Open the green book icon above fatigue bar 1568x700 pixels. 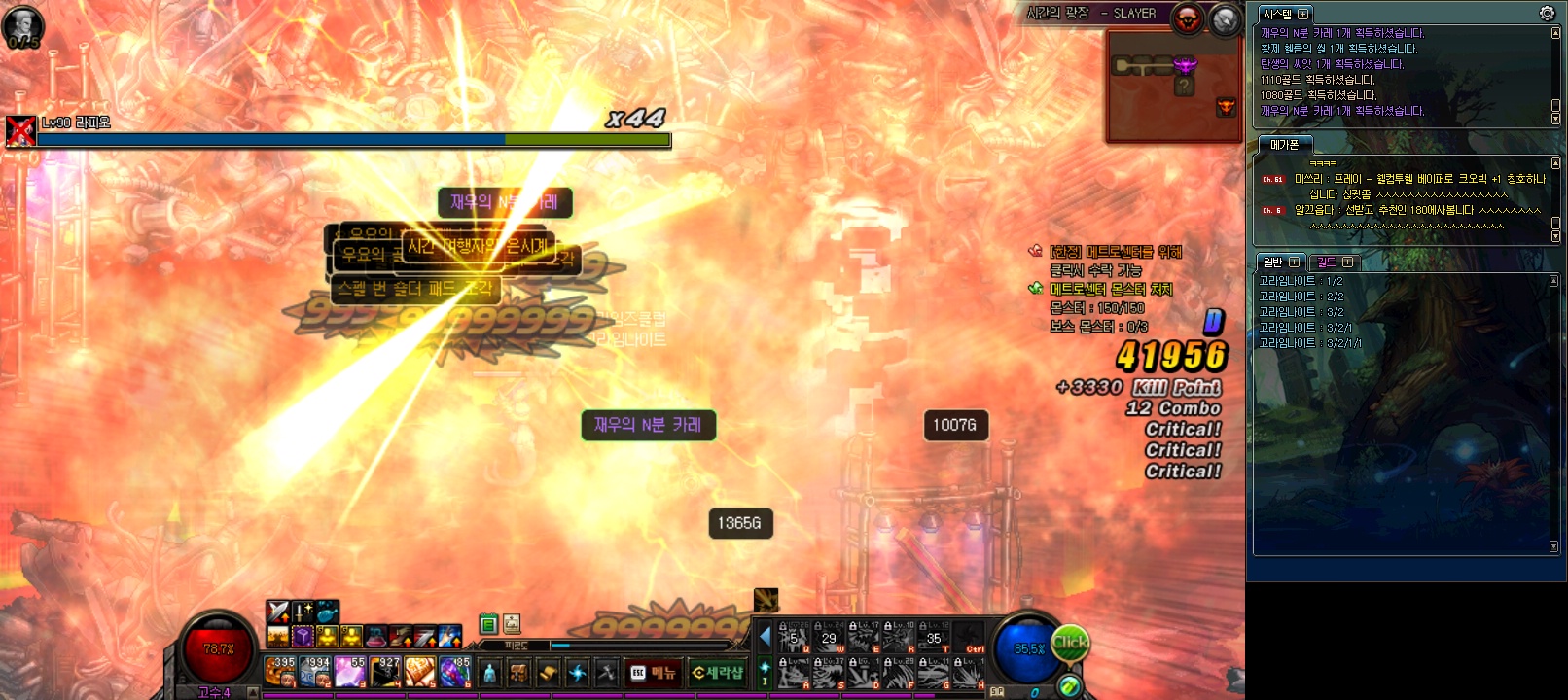pos(488,624)
